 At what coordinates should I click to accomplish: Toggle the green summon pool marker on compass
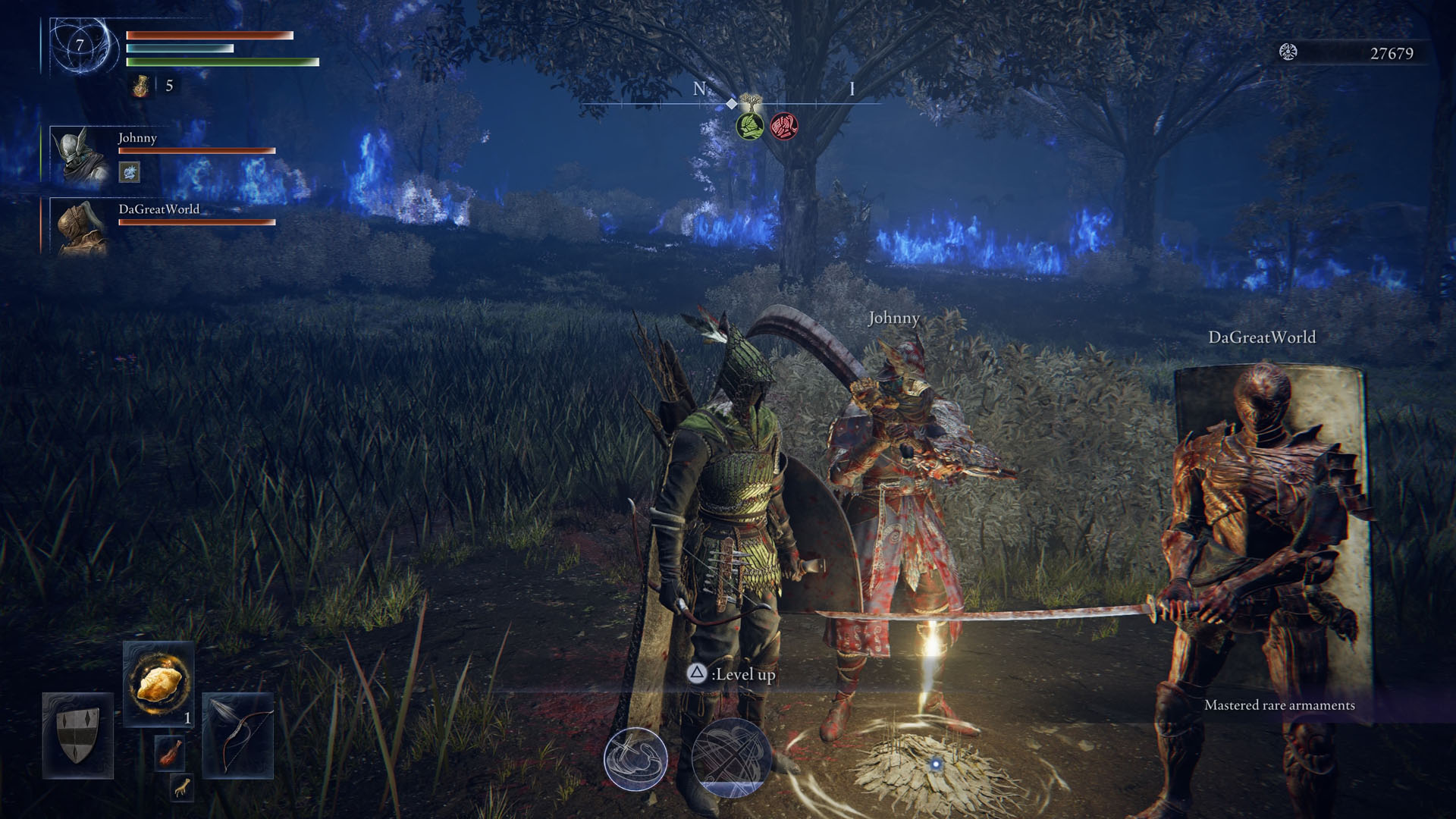point(747,126)
